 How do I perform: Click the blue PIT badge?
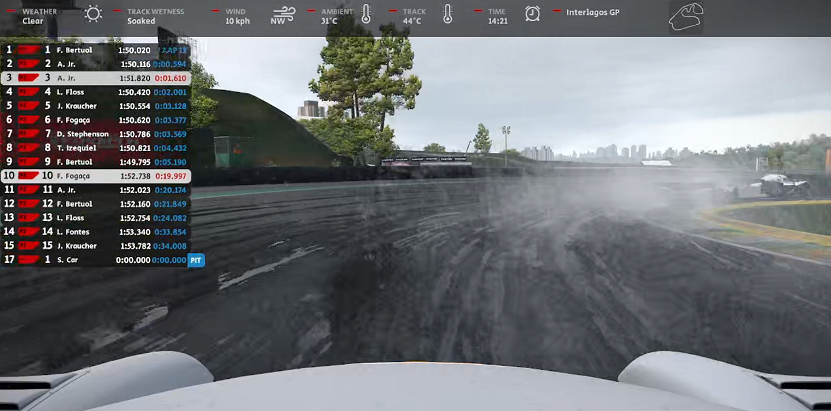(196, 259)
